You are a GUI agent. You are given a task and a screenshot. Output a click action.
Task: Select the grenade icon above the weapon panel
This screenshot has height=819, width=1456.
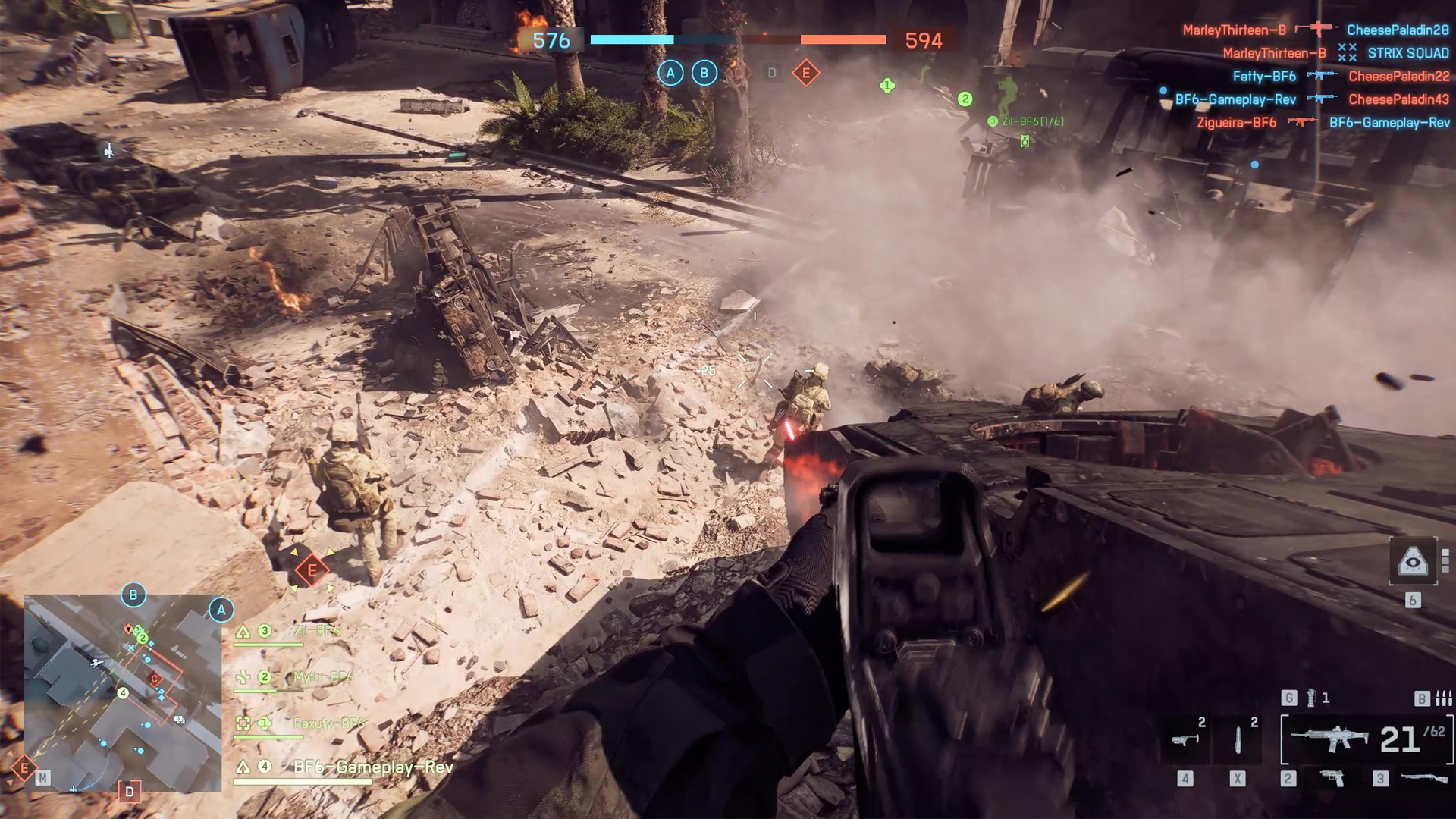1311,698
